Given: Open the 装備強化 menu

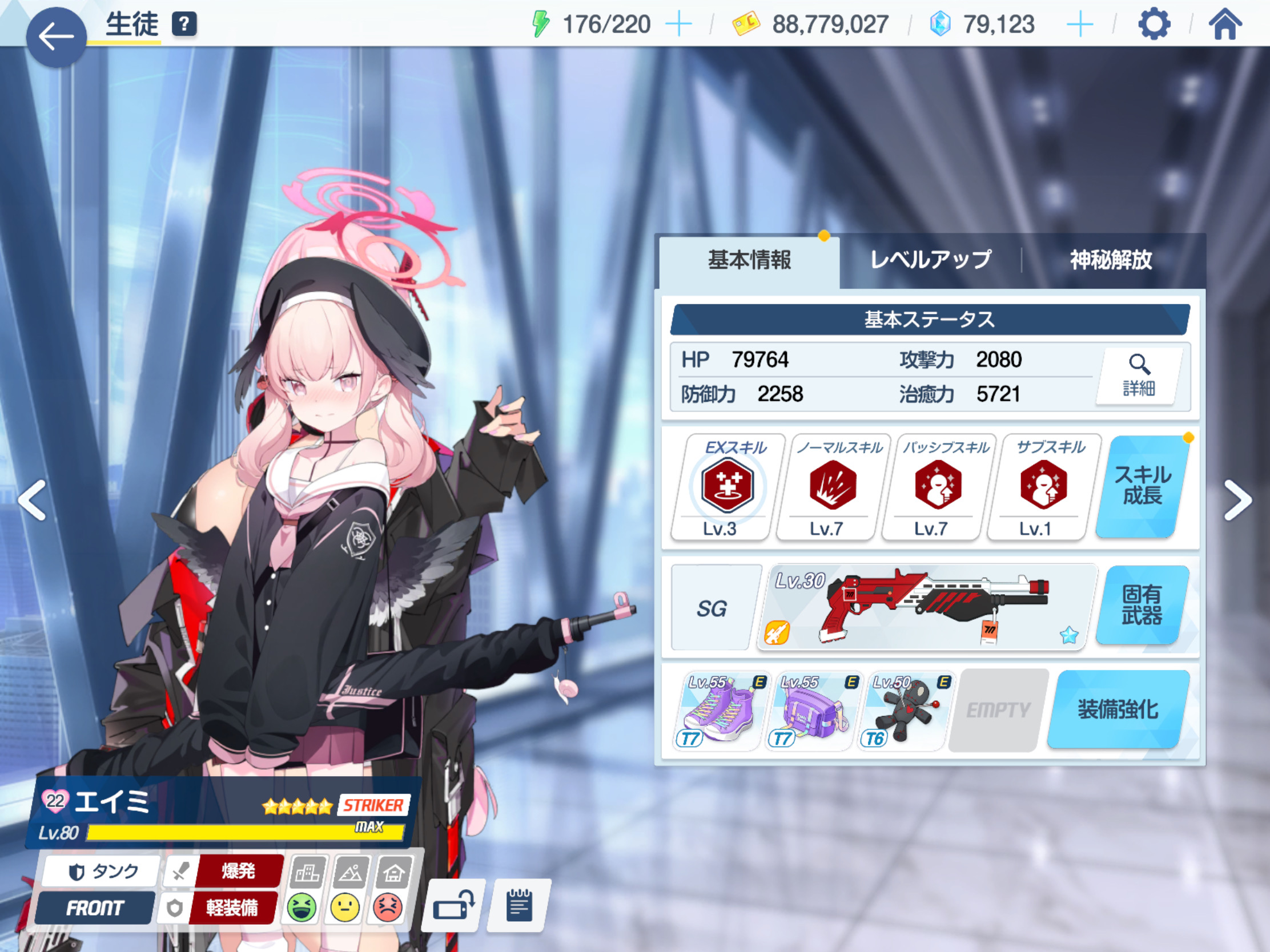Looking at the screenshot, I should pyautogui.click(x=1118, y=710).
